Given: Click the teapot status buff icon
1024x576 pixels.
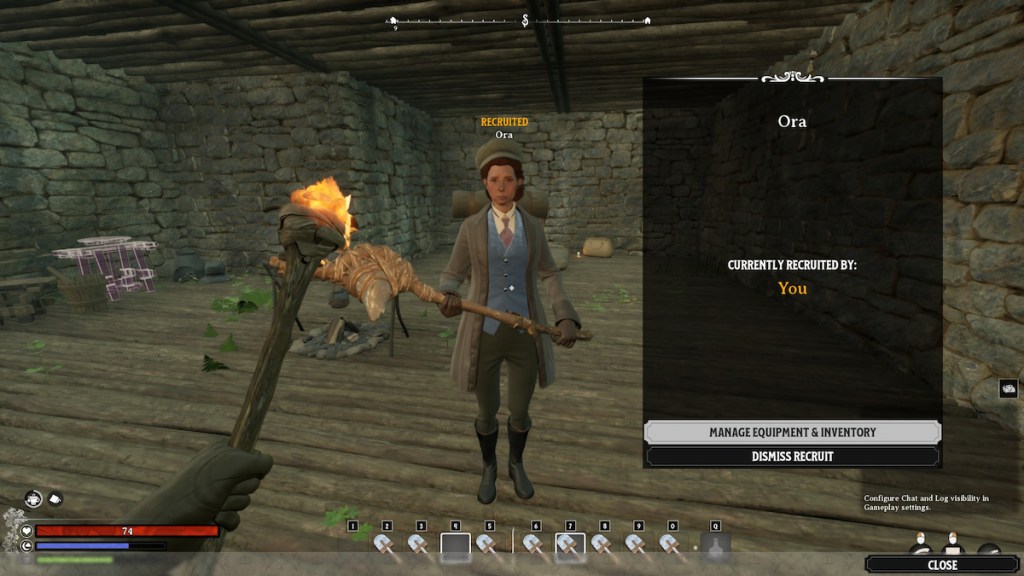Looking at the screenshot, I should pyautogui.click(x=34, y=497).
